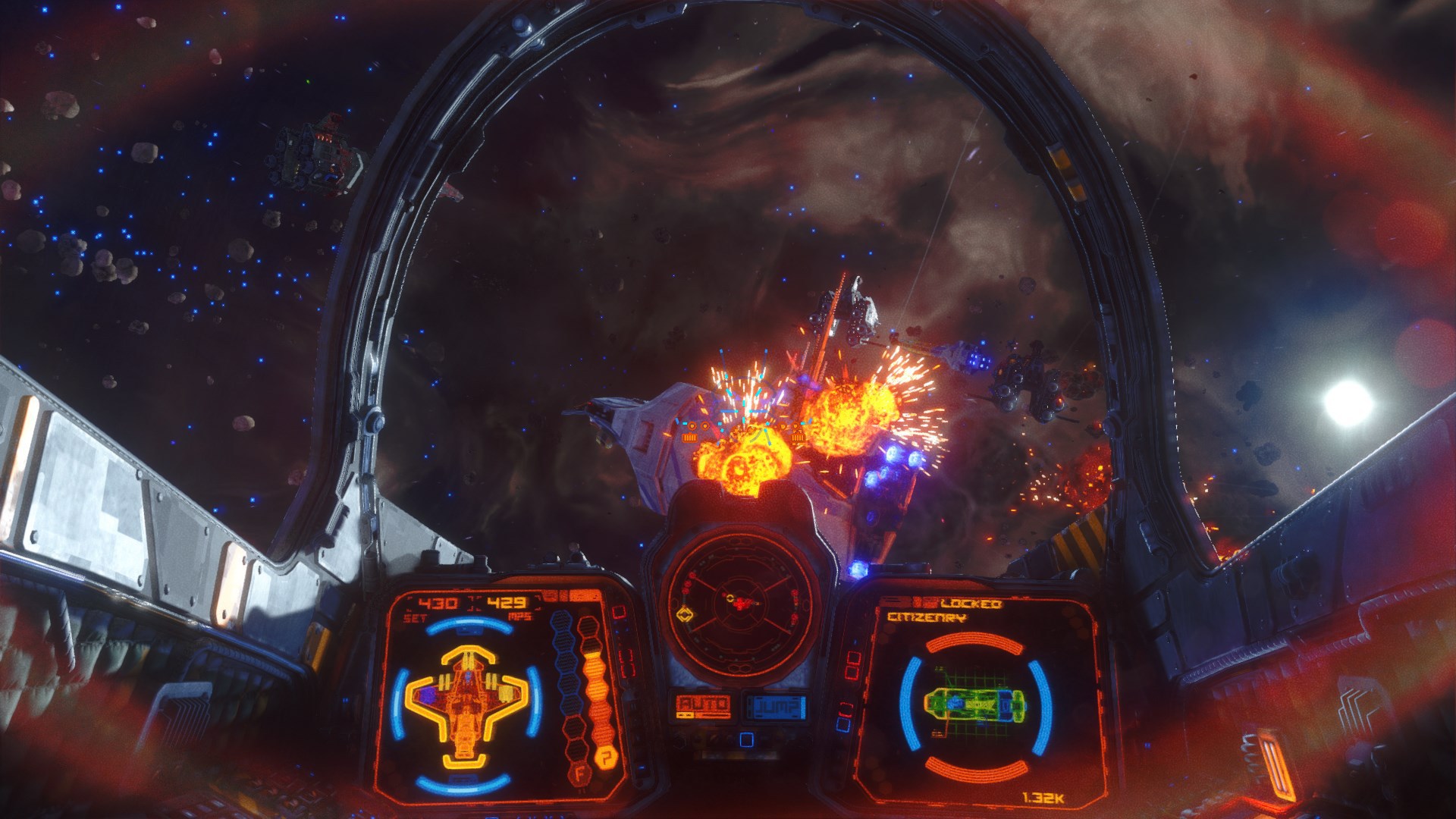Activate the blue JUMP drive button
Screen dimensions: 1456x819
tap(775, 707)
